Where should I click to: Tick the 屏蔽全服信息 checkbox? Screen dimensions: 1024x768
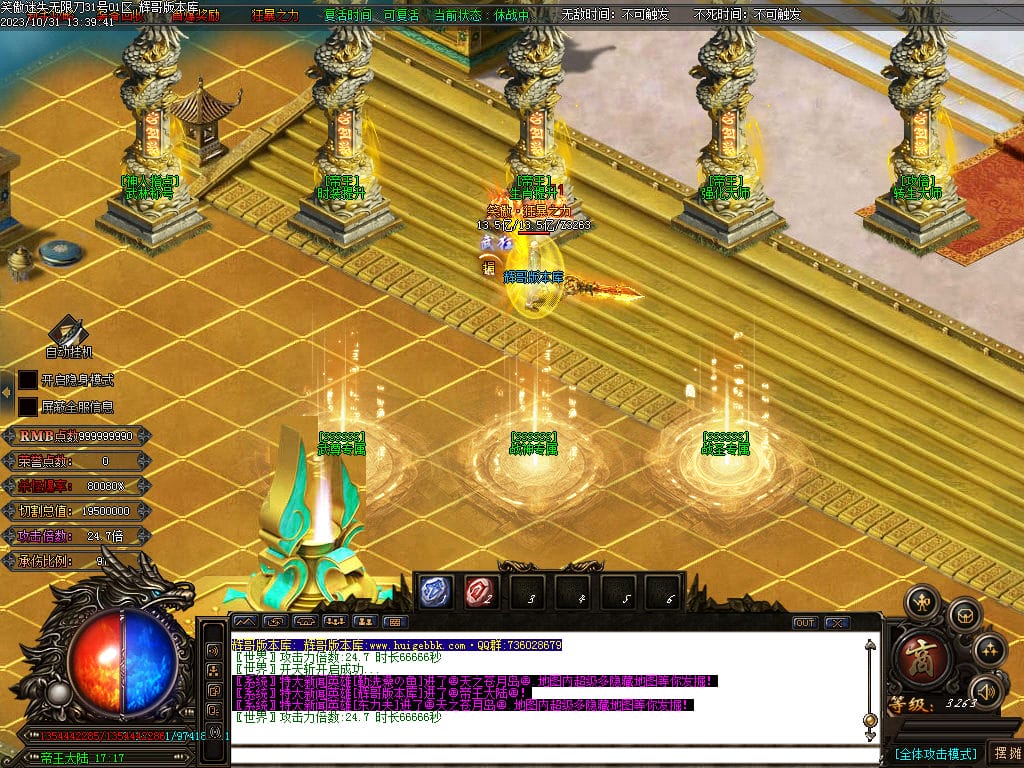coord(28,406)
